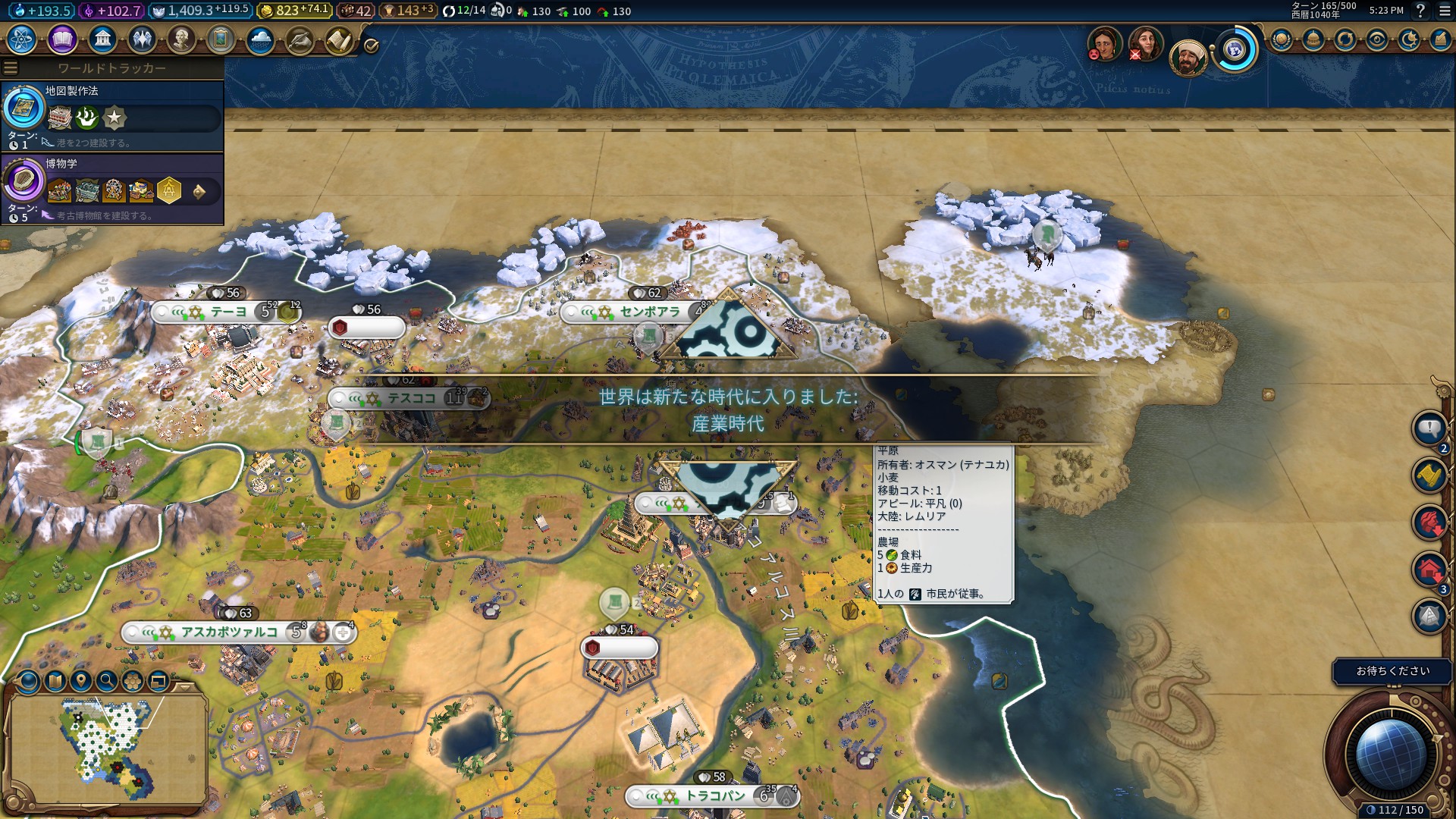Open the civics tree book icon

click(x=62, y=39)
